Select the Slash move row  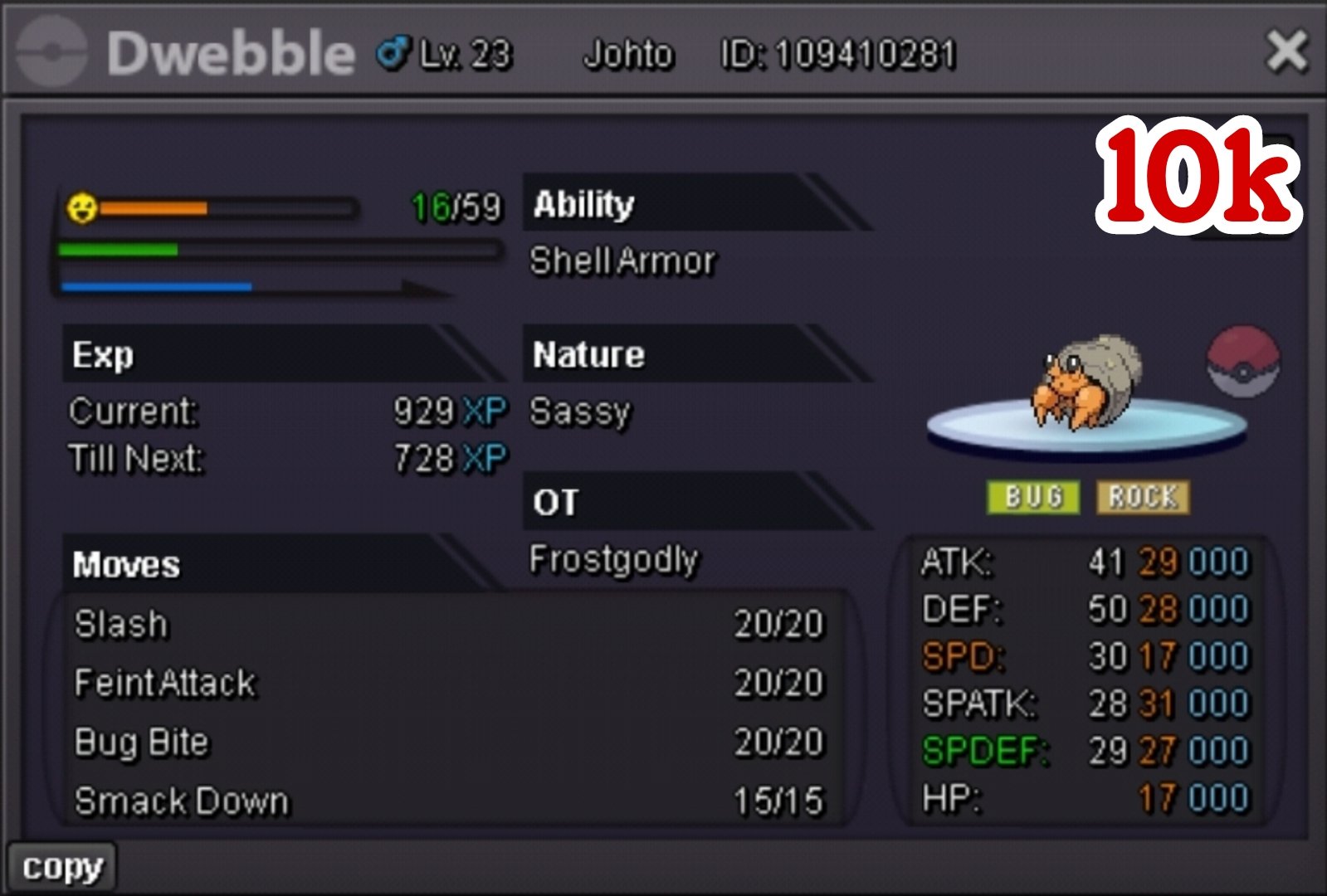click(448, 625)
